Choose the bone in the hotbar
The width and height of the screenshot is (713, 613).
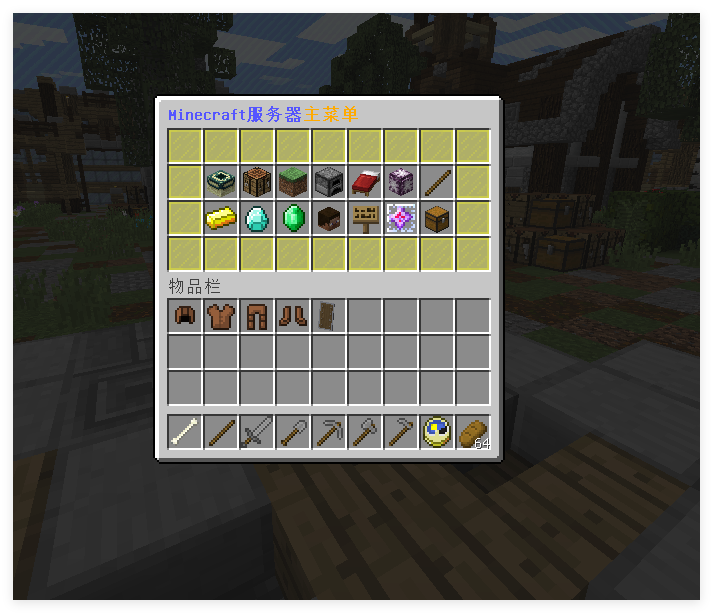click(x=185, y=432)
